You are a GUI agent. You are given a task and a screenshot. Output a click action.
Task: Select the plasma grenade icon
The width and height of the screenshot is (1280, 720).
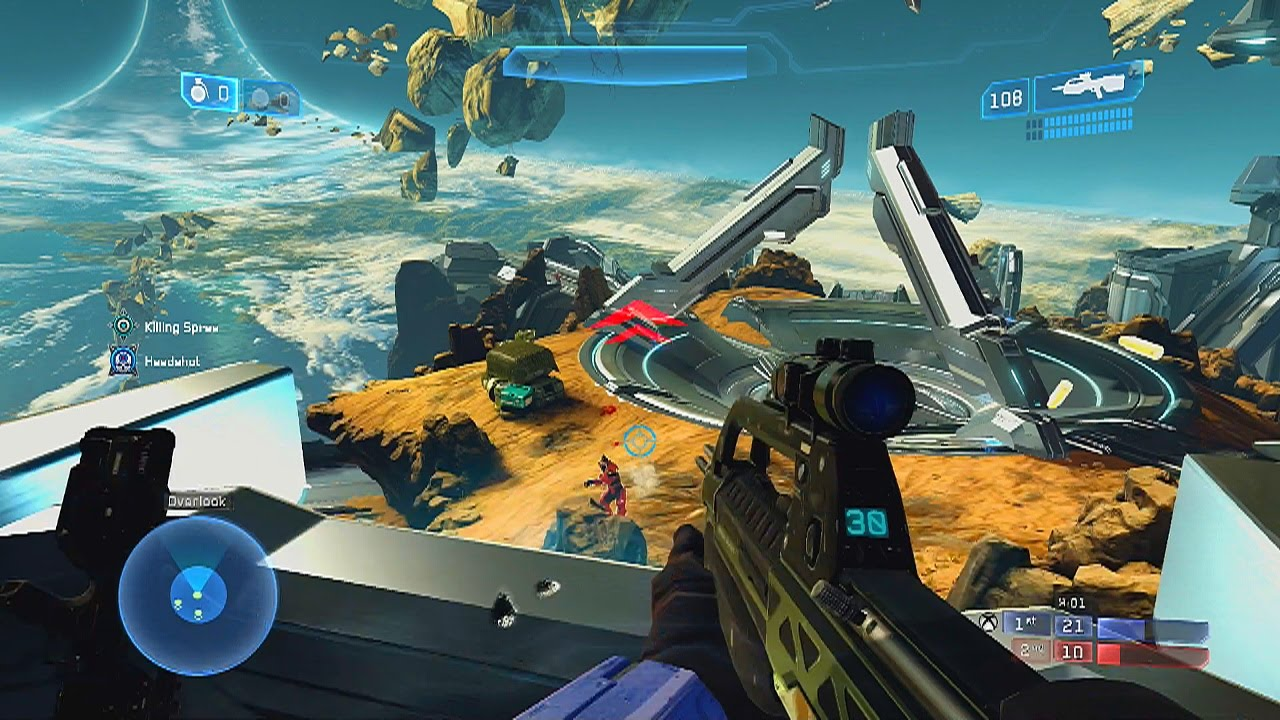[260, 97]
